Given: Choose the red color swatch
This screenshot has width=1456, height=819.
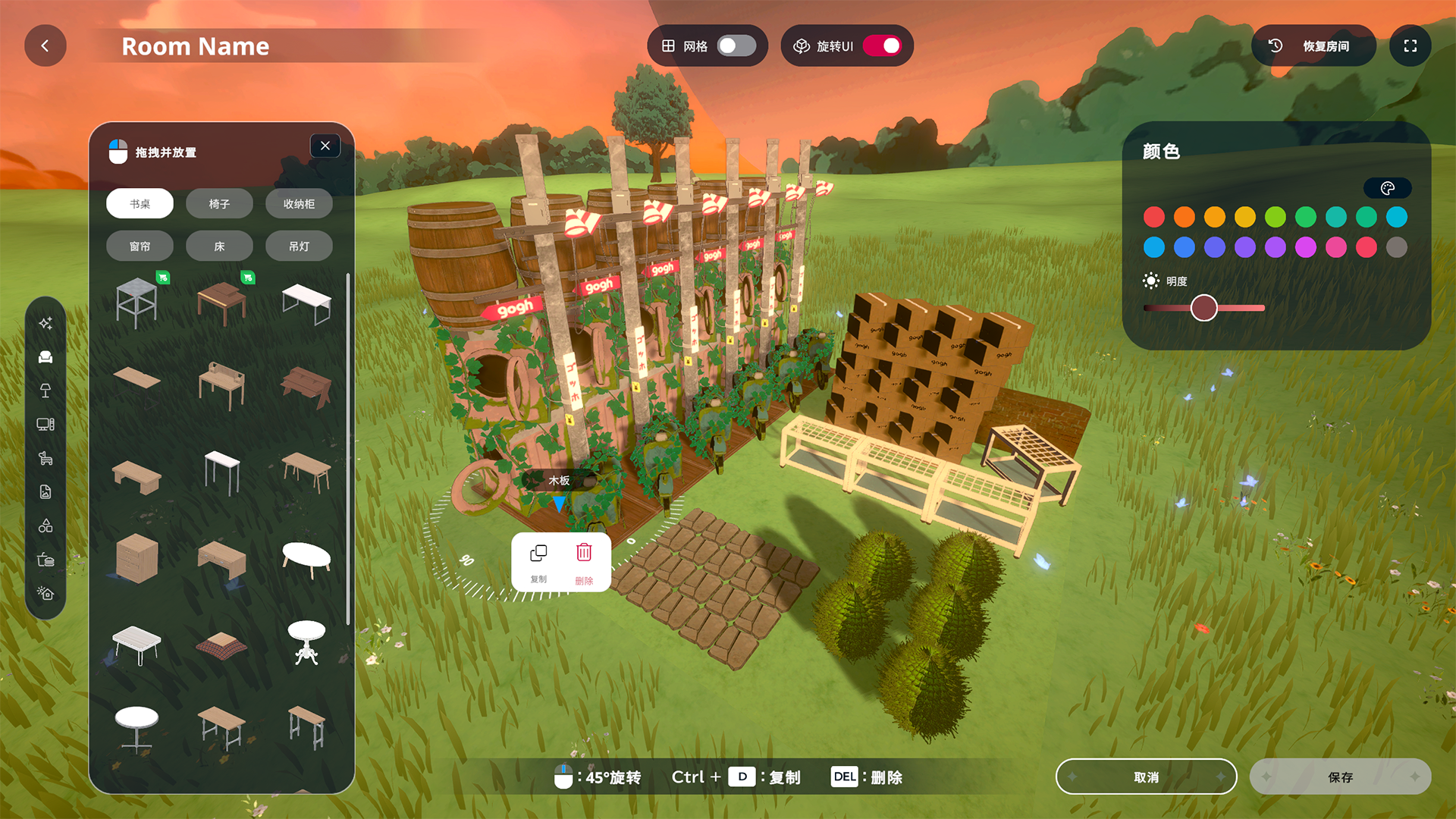Looking at the screenshot, I should pos(1154,218).
